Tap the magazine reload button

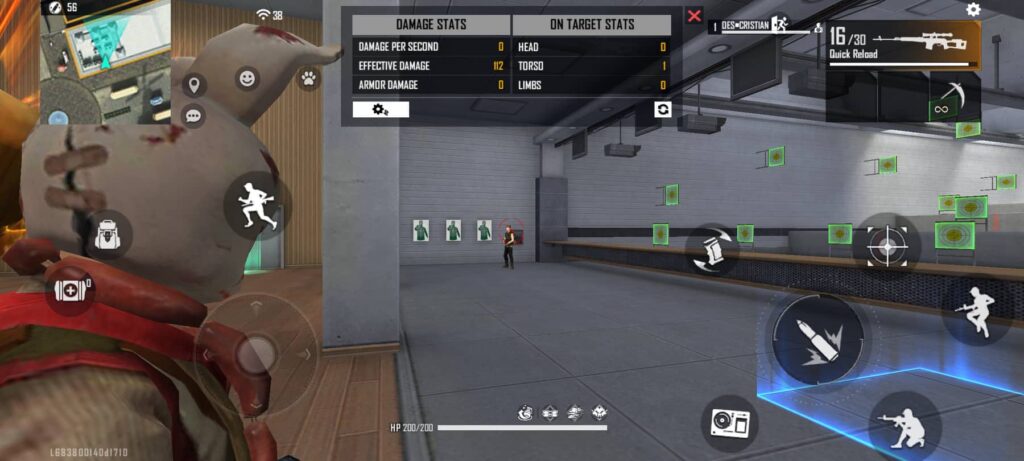click(x=707, y=250)
